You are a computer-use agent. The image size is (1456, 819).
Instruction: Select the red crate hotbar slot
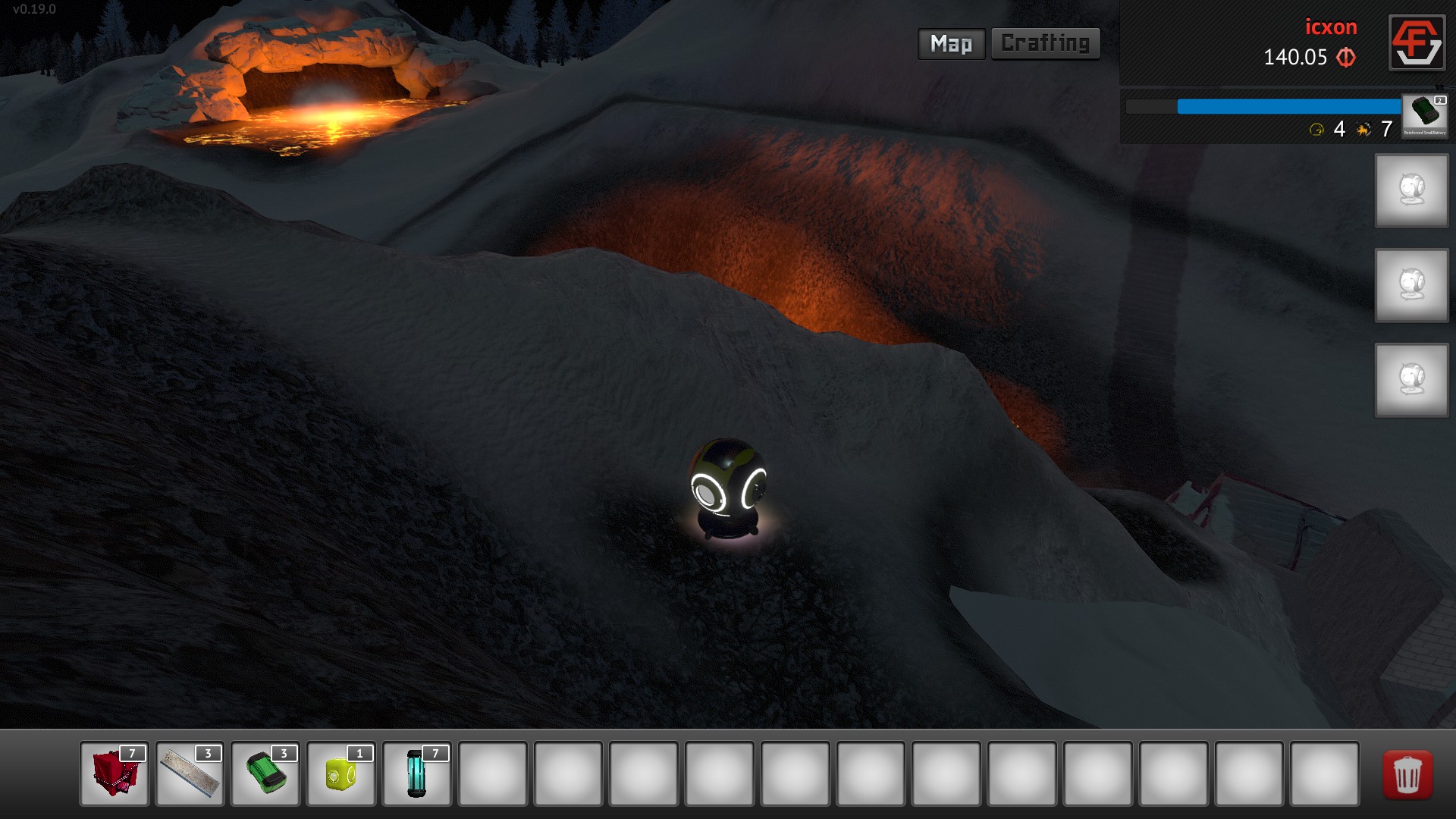115,773
